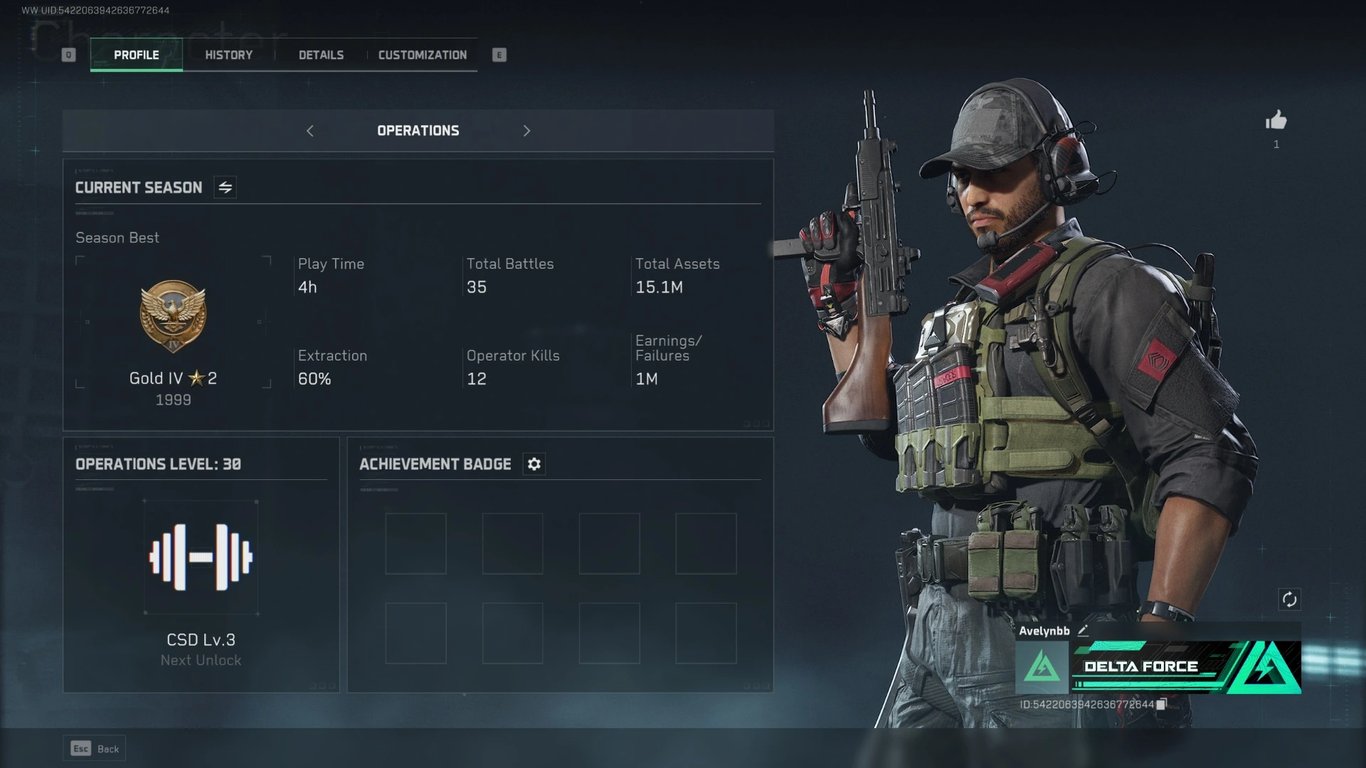Open the Customization tab

point(422,55)
